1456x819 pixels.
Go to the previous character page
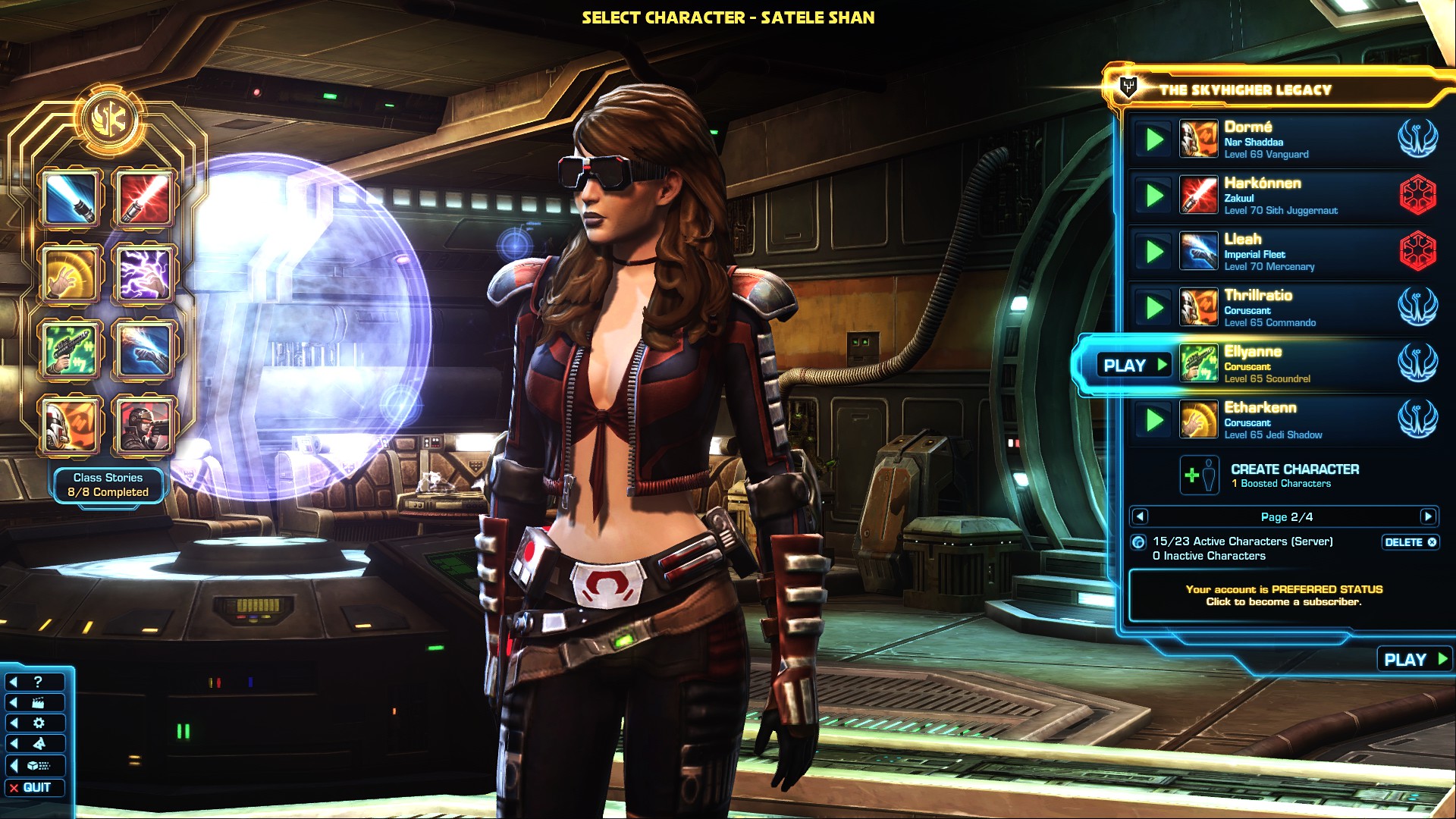1139,517
